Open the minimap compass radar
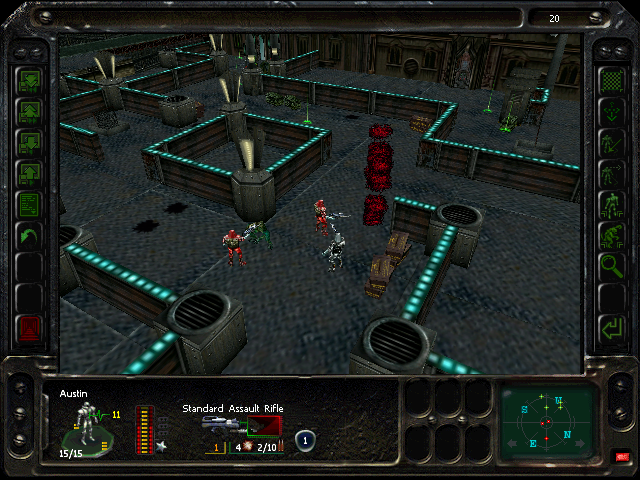The height and width of the screenshot is (480, 640). coord(549,421)
